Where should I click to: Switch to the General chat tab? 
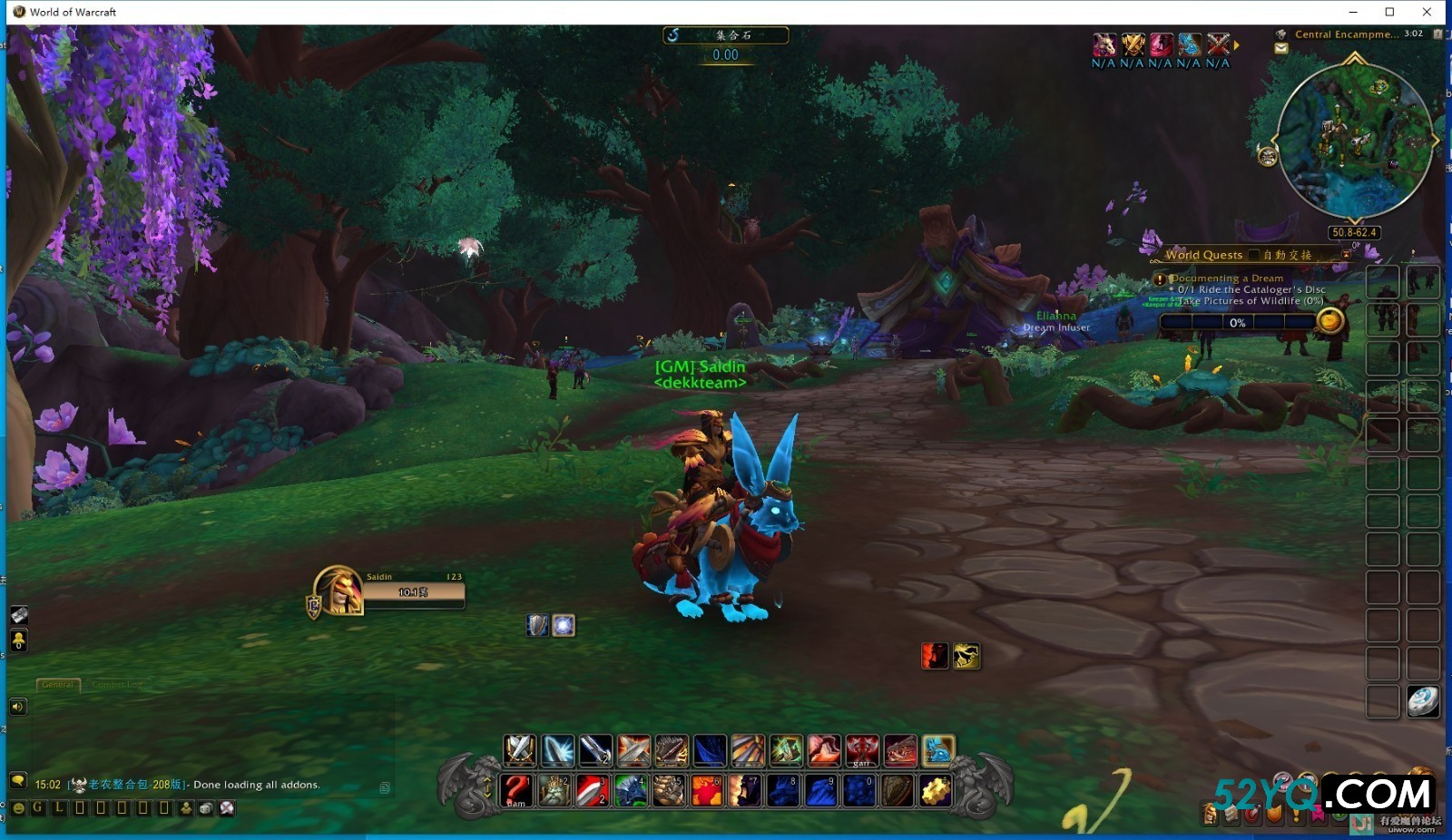tap(58, 685)
